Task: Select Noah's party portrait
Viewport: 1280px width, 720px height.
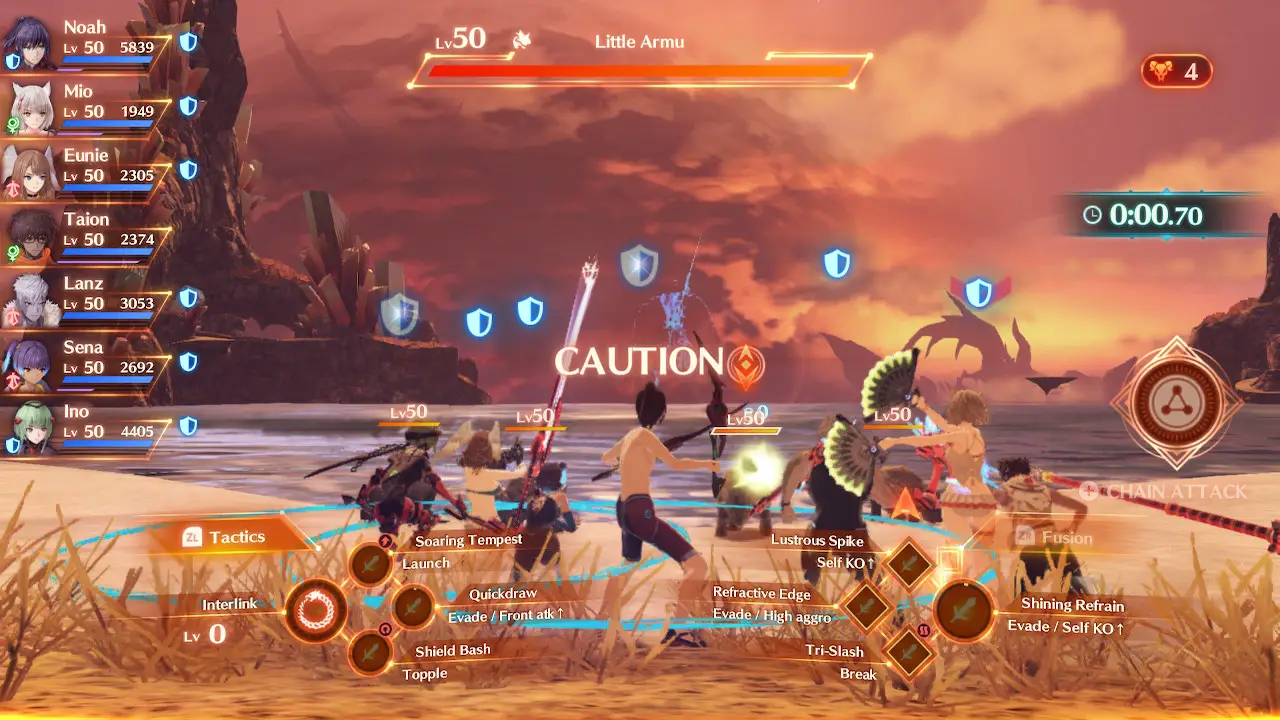Action: click(x=30, y=42)
